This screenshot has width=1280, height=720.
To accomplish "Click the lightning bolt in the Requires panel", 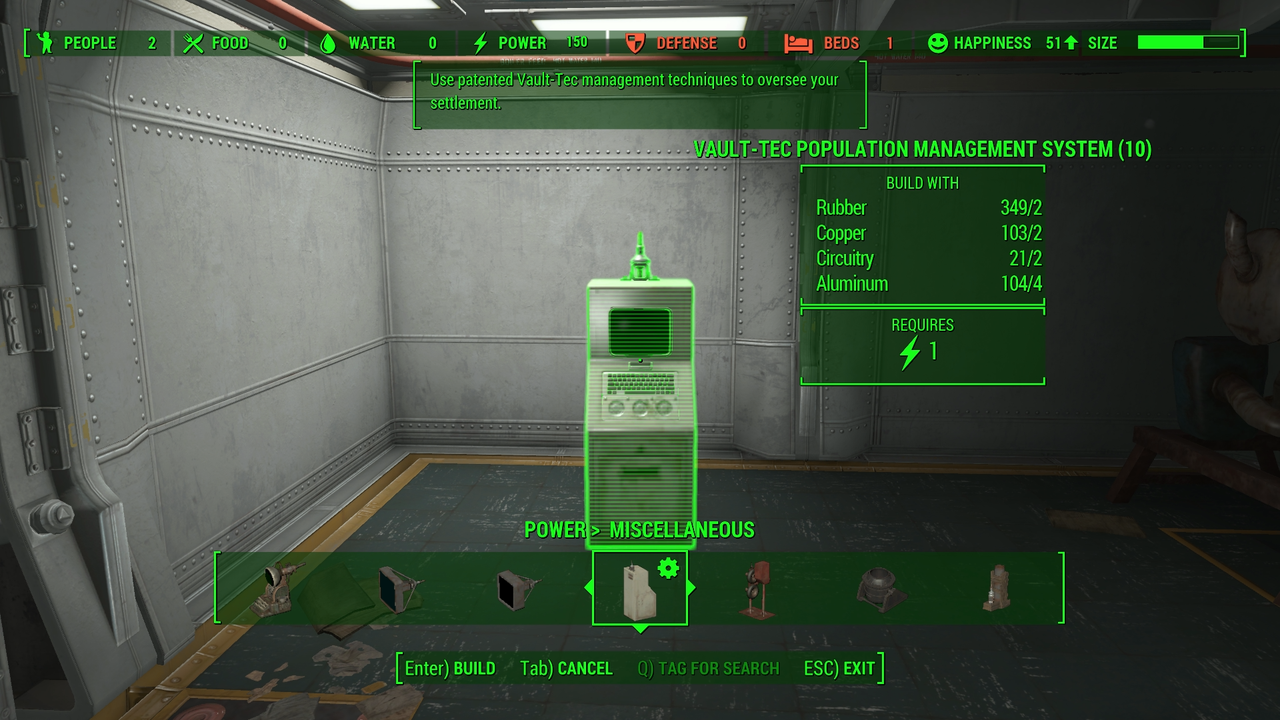I will pos(911,352).
